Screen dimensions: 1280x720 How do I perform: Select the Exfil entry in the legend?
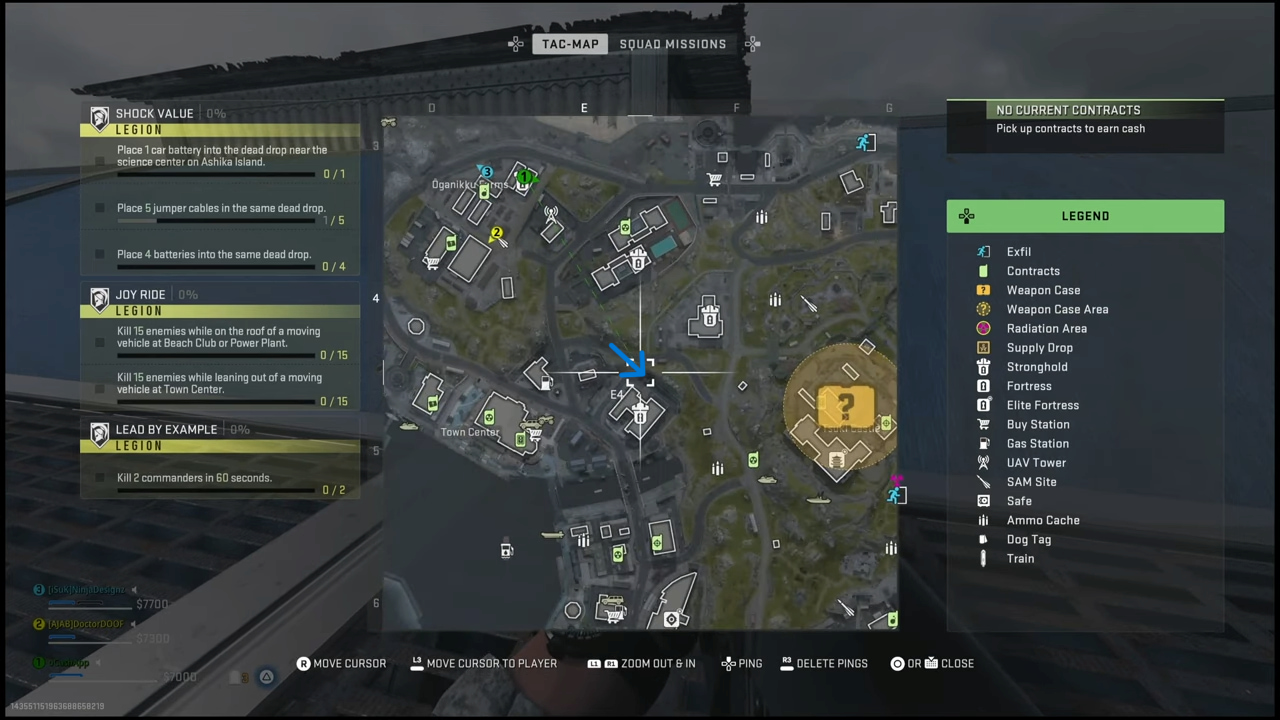click(x=1018, y=252)
